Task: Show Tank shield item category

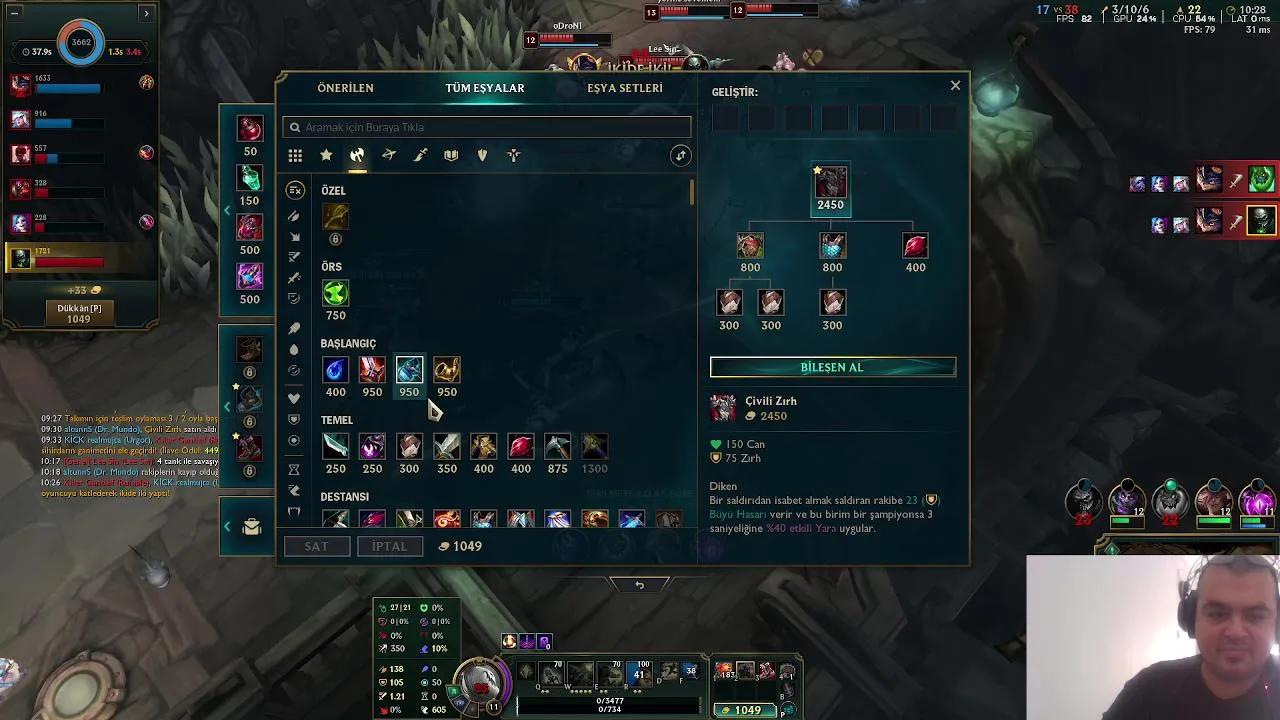Action: 482,155
